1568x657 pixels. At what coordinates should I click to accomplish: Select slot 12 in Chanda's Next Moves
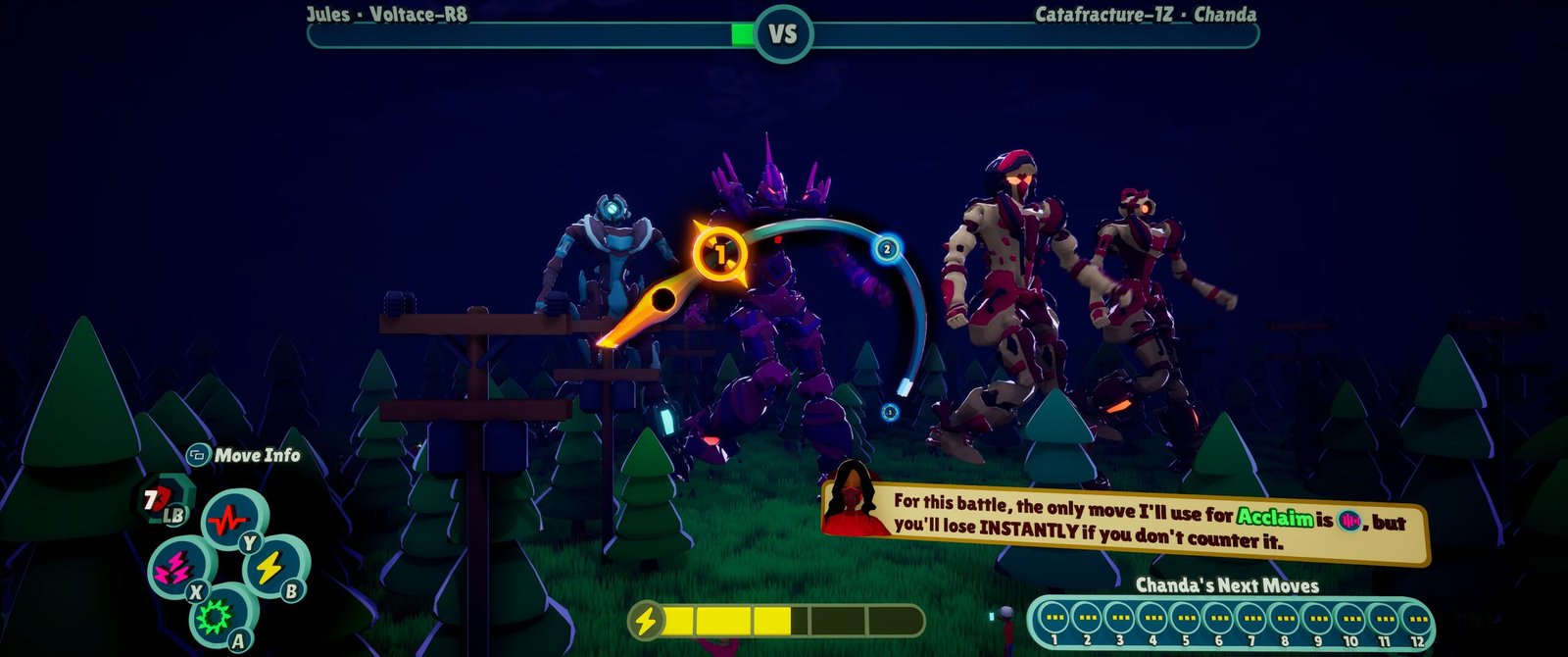1416,619
